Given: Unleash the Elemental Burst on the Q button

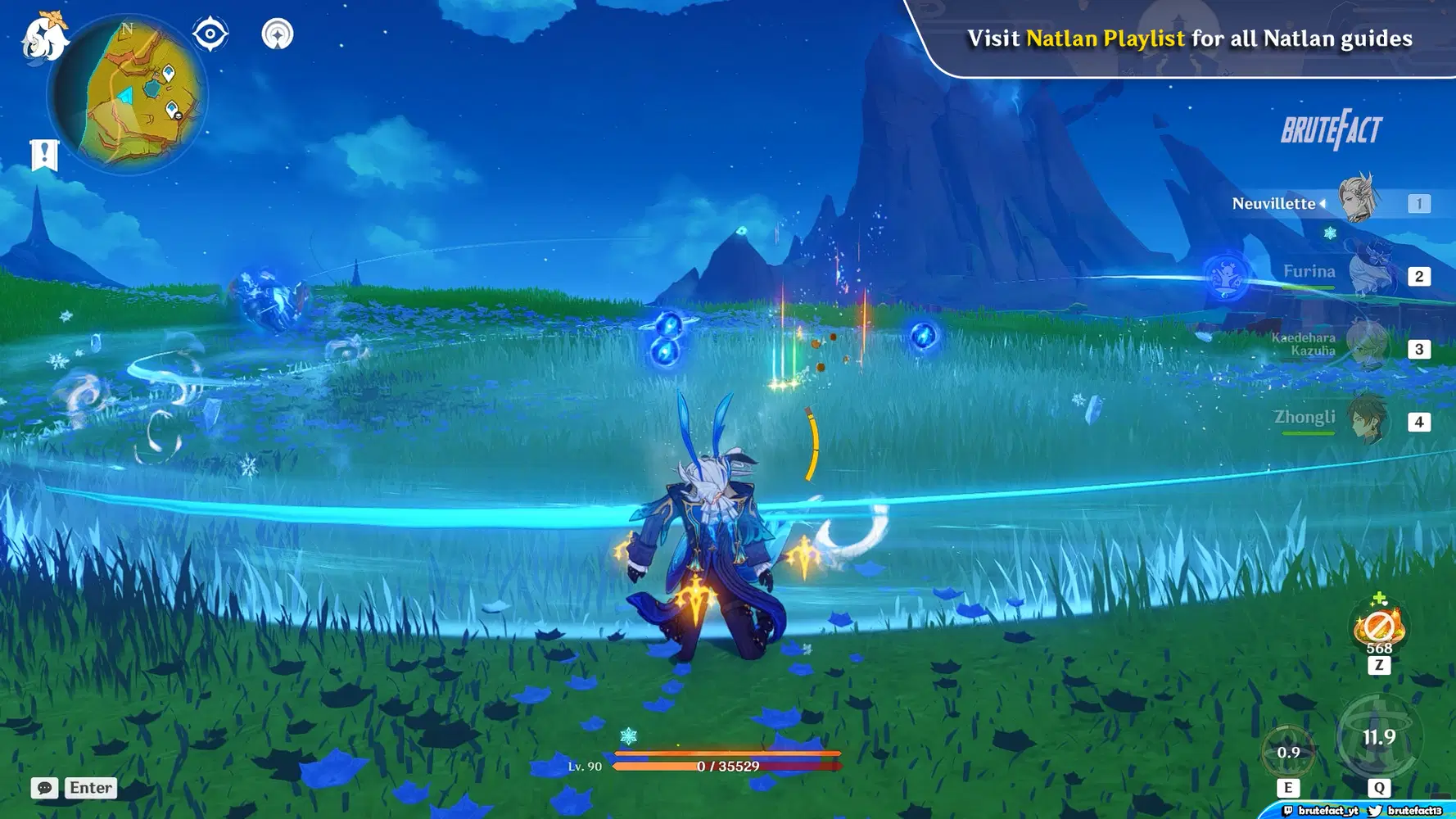Looking at the screenshot, I should (1380, 737).
